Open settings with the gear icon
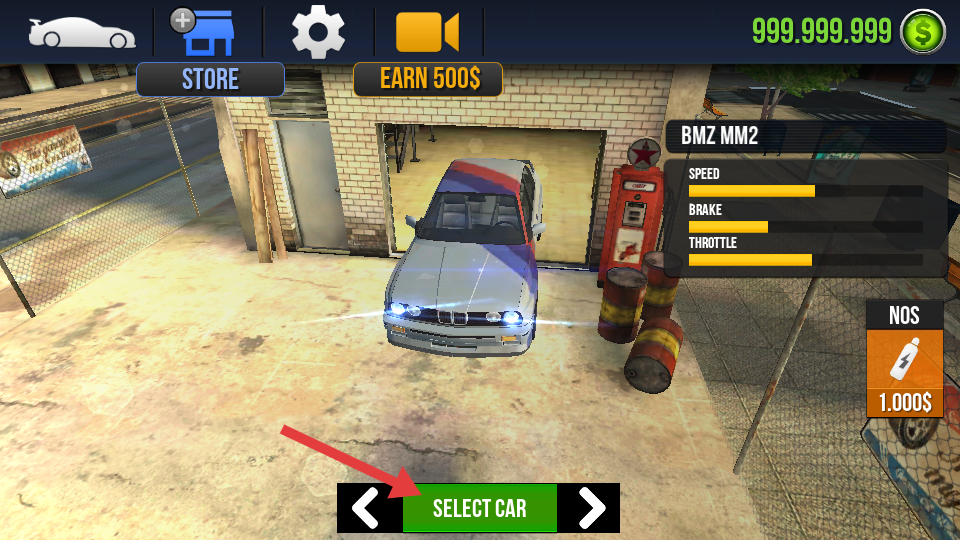 point(318,32)
